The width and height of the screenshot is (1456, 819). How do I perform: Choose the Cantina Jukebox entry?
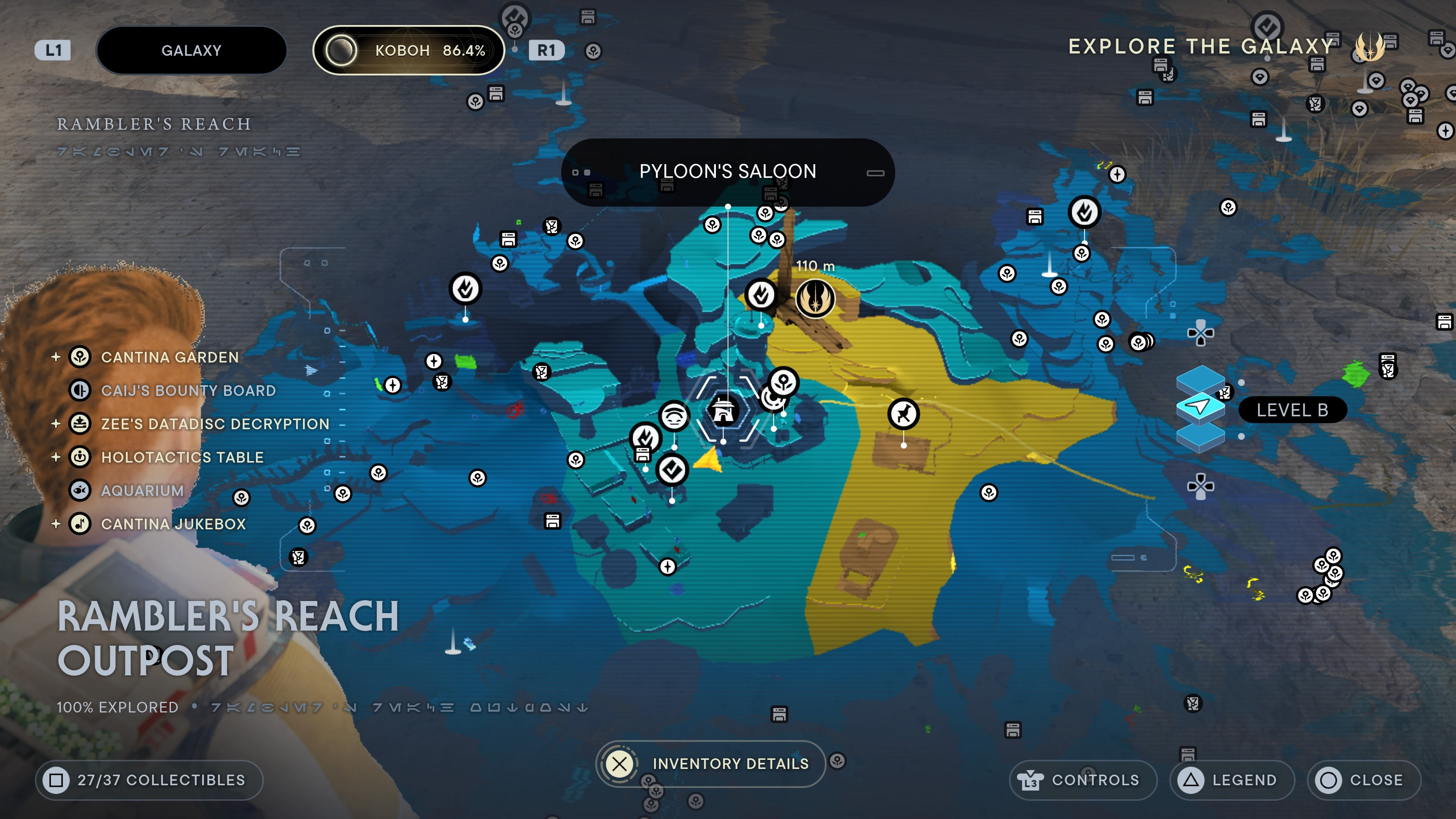click(173, 524)
